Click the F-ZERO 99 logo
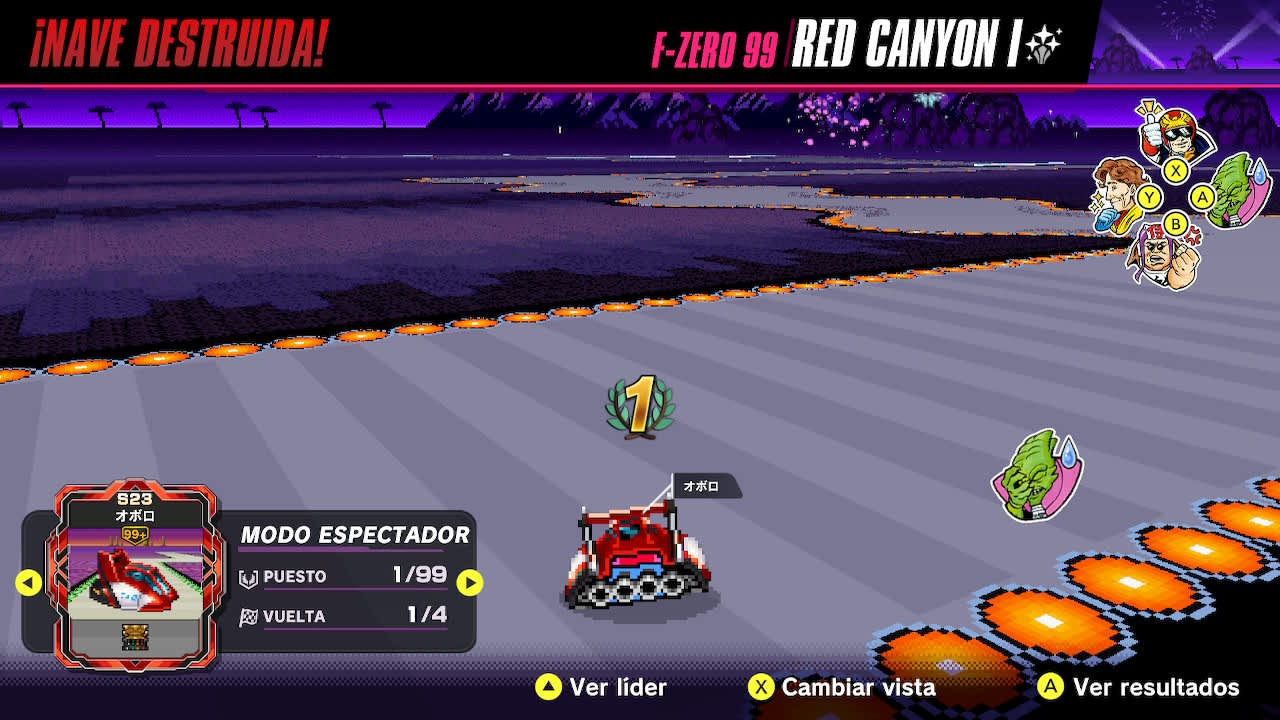Image resolution: width=1280 pixels, height=720 pixels. (x=718, y=44)
